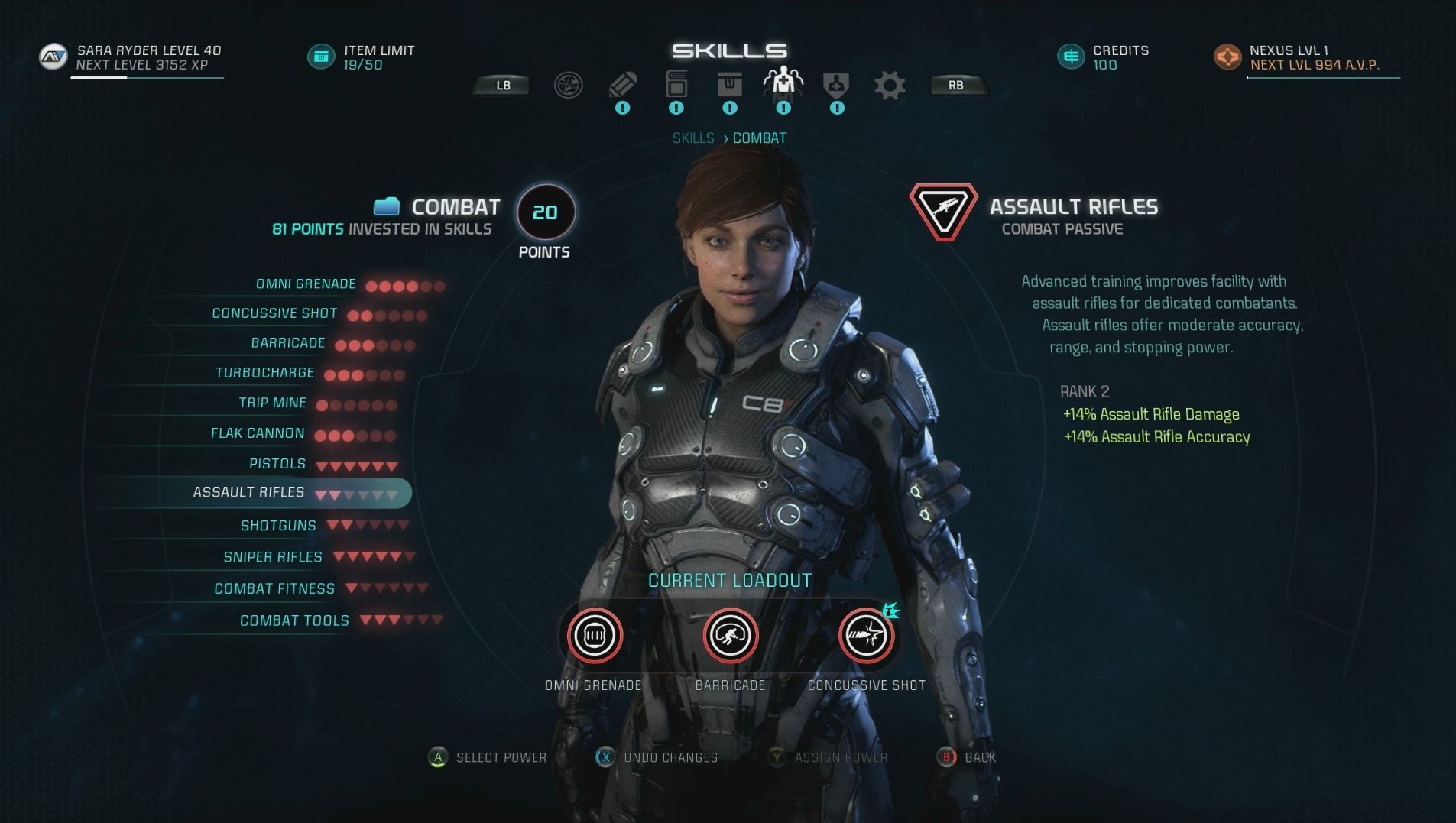
Task: Select the Omni Grenade skill
Action: point(306,284)
